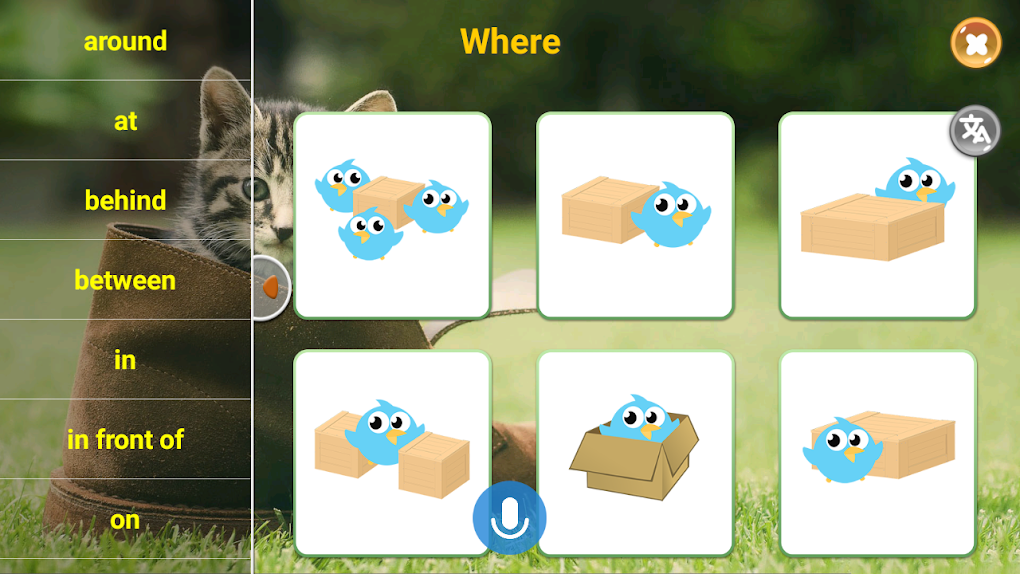Pick the card with the bird left of the crate
This screenshot has height=574, width=1020.
click(x=877, y=452)
